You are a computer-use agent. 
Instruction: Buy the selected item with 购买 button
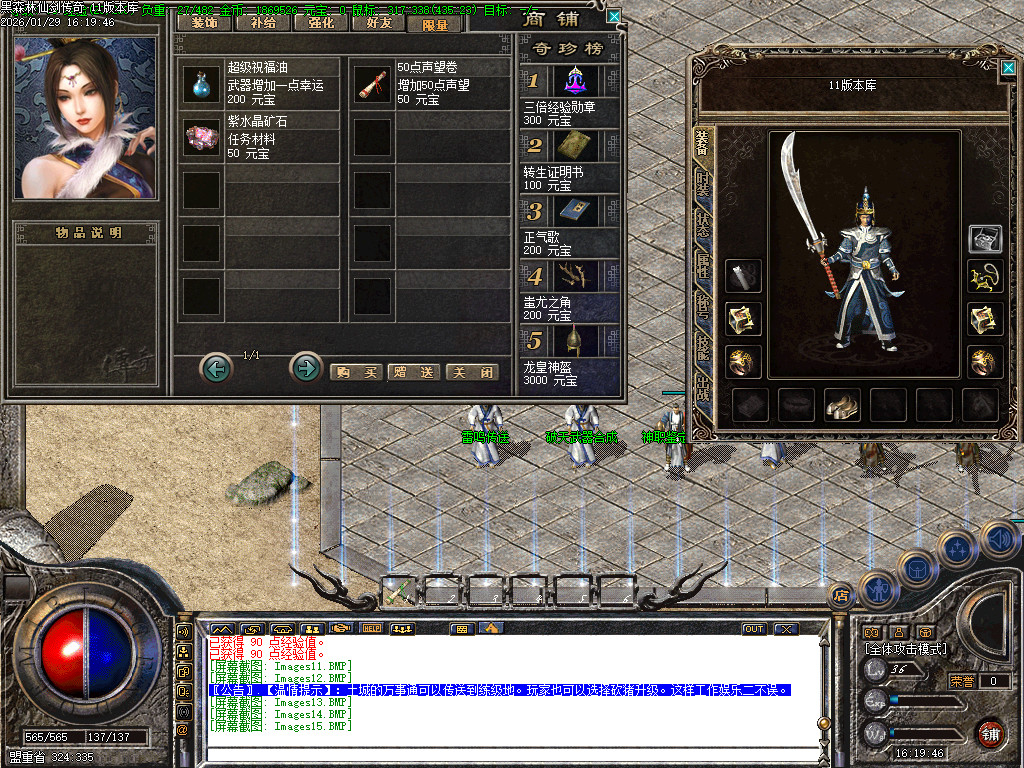pyautogui.click(x=356, y=372)
